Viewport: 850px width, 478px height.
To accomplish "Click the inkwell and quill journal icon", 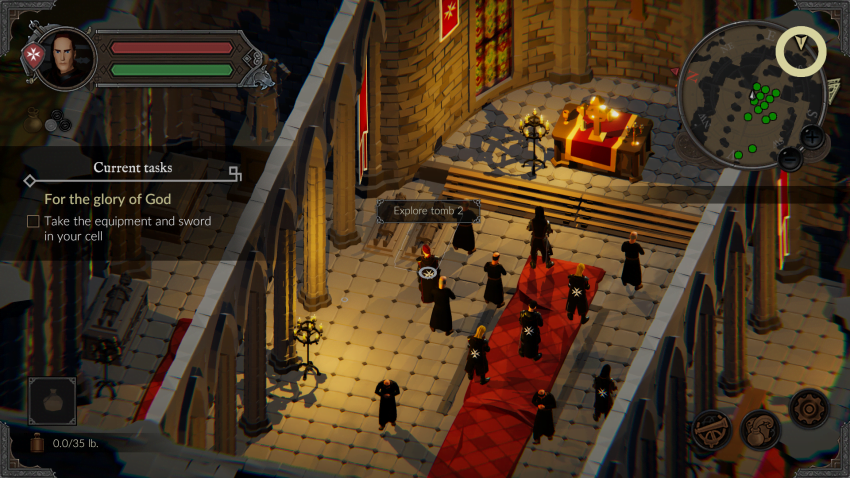I will pyautogui.click(x=760, y=430).
